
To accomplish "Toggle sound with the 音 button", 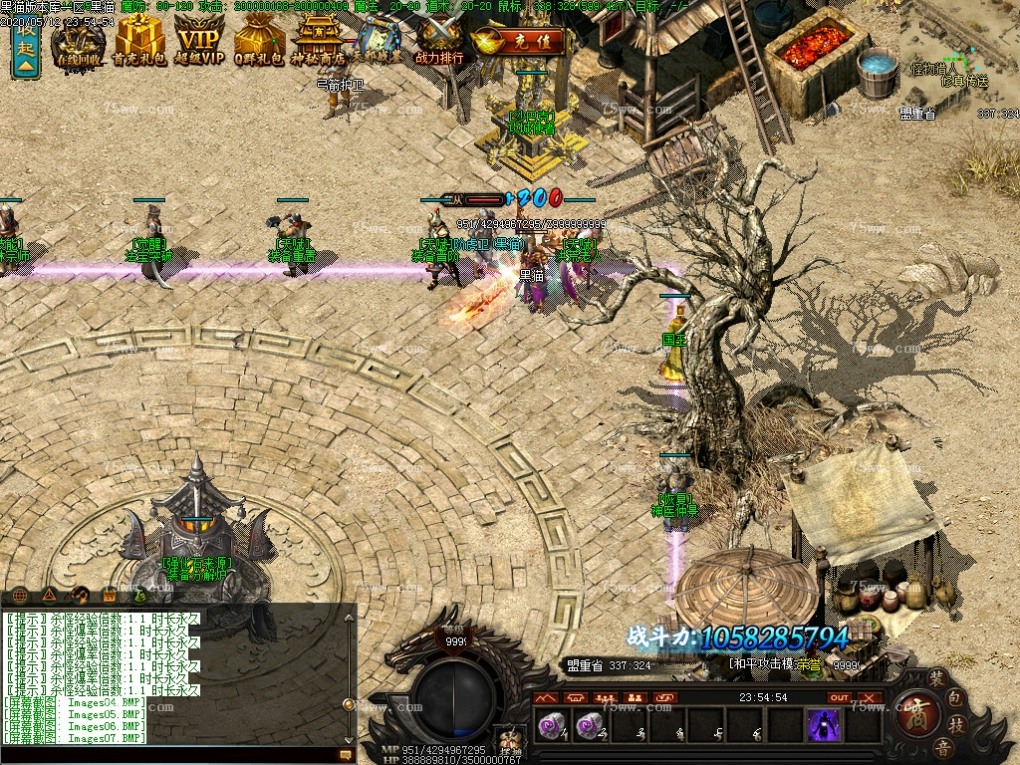I will [x=941, y=748].
